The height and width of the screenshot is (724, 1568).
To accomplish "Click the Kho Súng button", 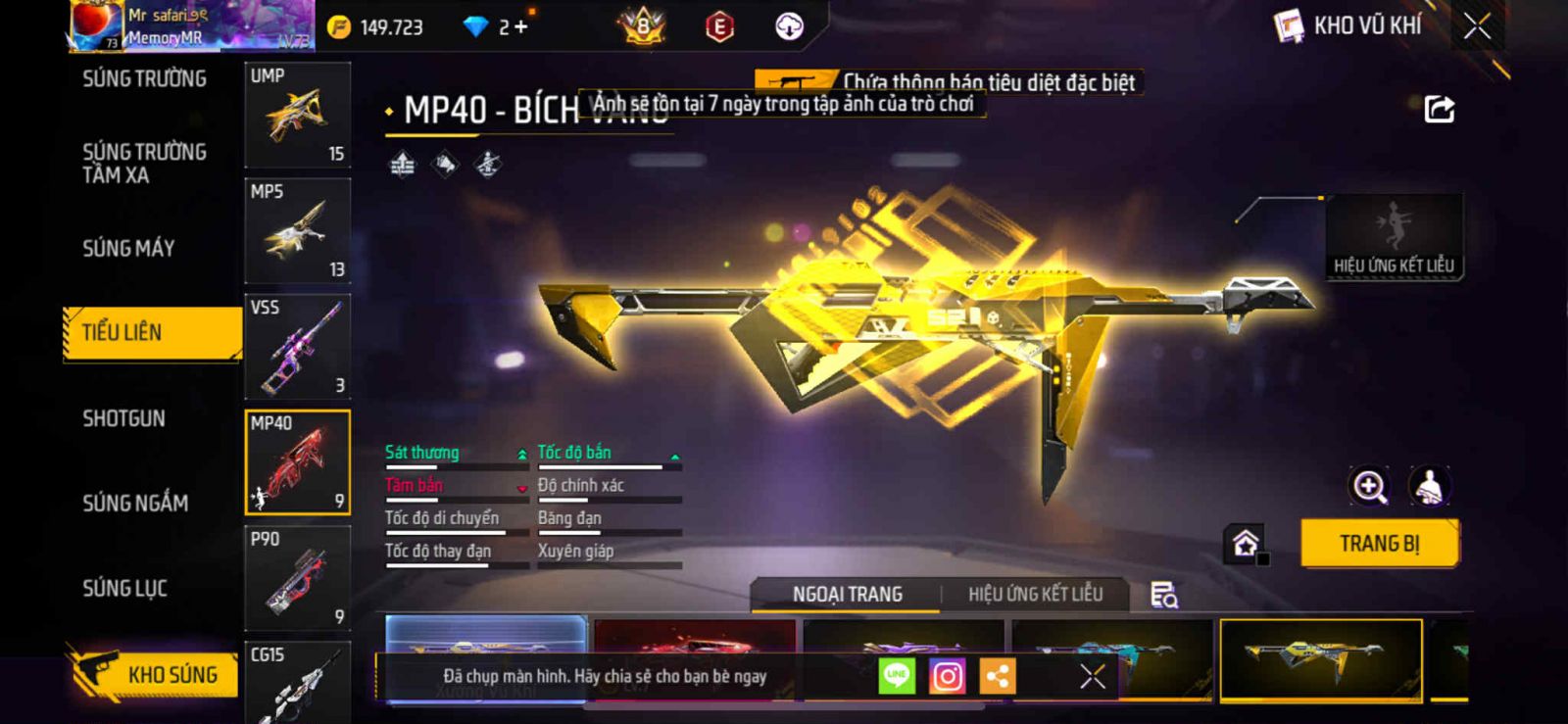I will click(155, 674).
